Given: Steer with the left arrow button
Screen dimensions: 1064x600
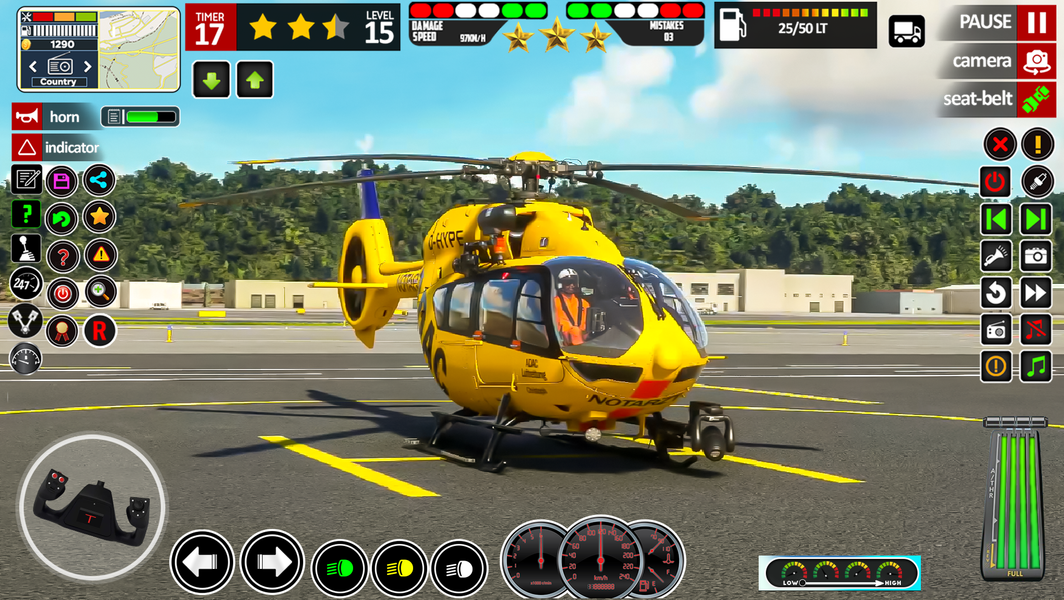Looking at the screenshot, I should click(x=201, y=563).
